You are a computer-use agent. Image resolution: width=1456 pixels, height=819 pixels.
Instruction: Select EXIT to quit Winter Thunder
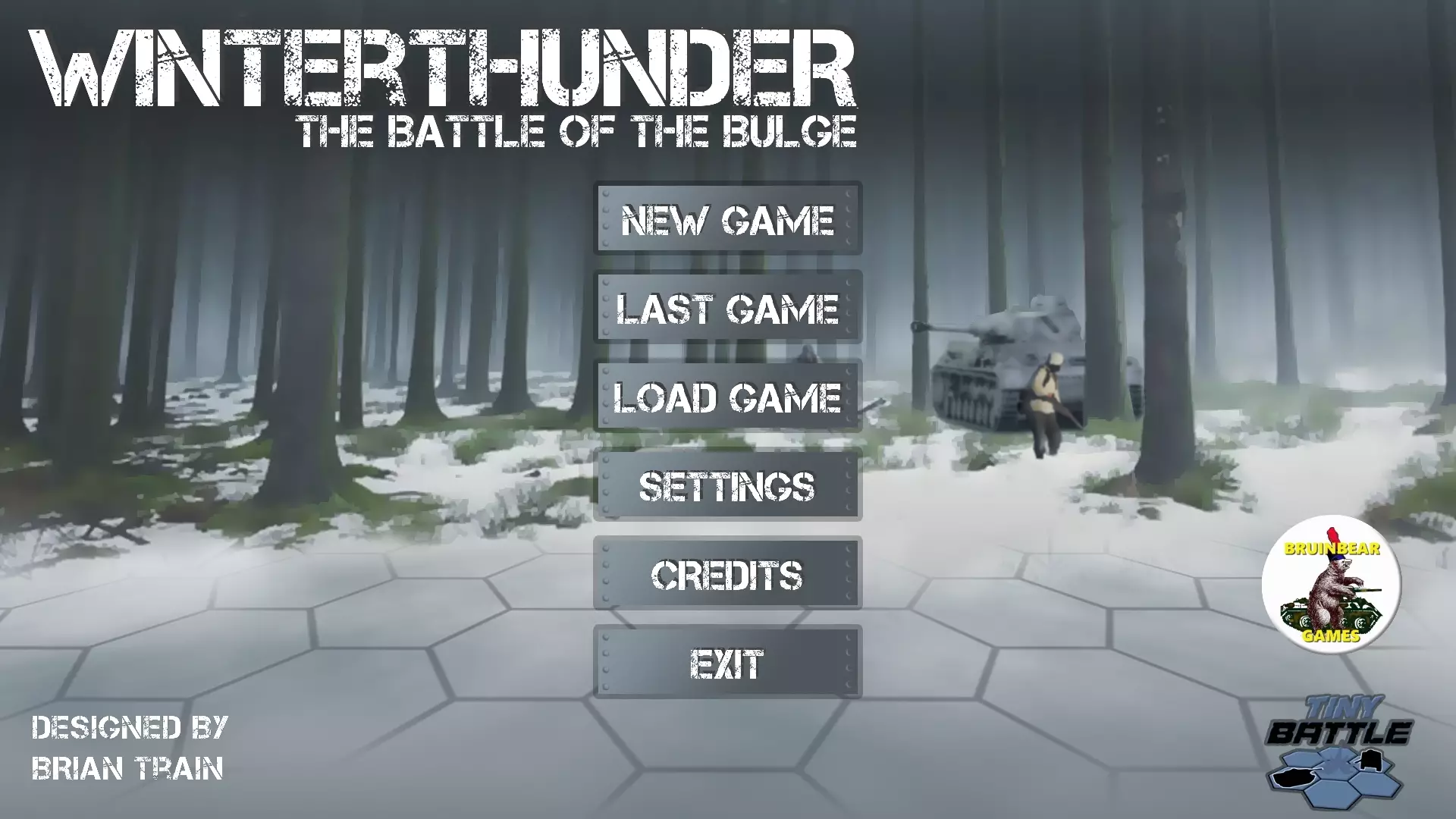click(x=726, y=664)
